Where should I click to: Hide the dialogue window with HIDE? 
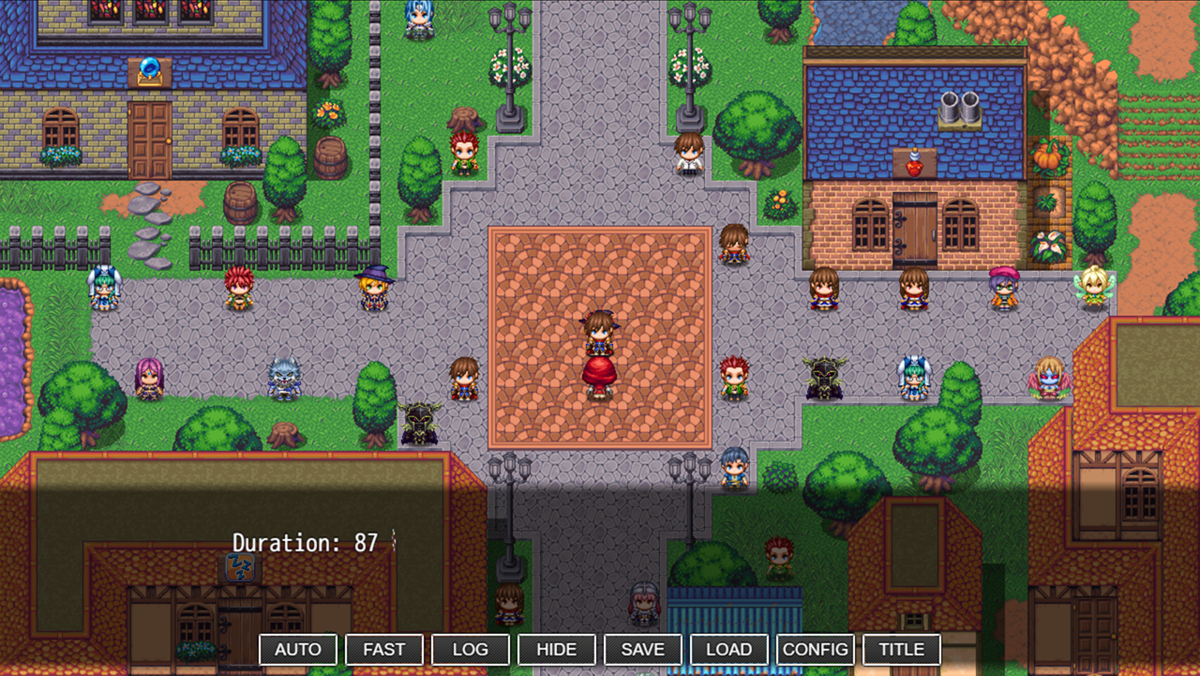coord(556,649)
